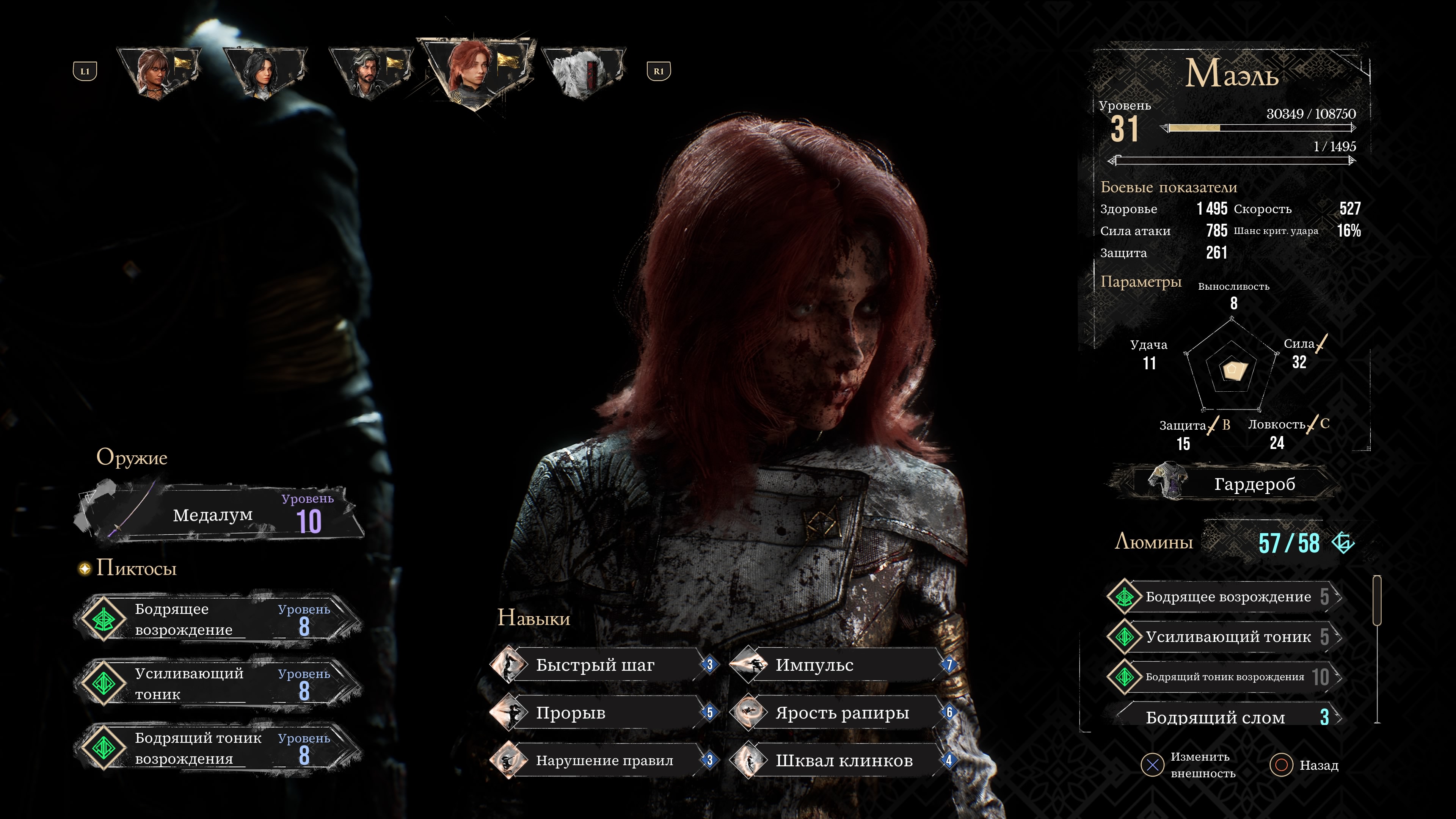This screenshot has width=1456, height=819.
Task: Open the Люмины points panel
Action: (x=1235, y=542)
